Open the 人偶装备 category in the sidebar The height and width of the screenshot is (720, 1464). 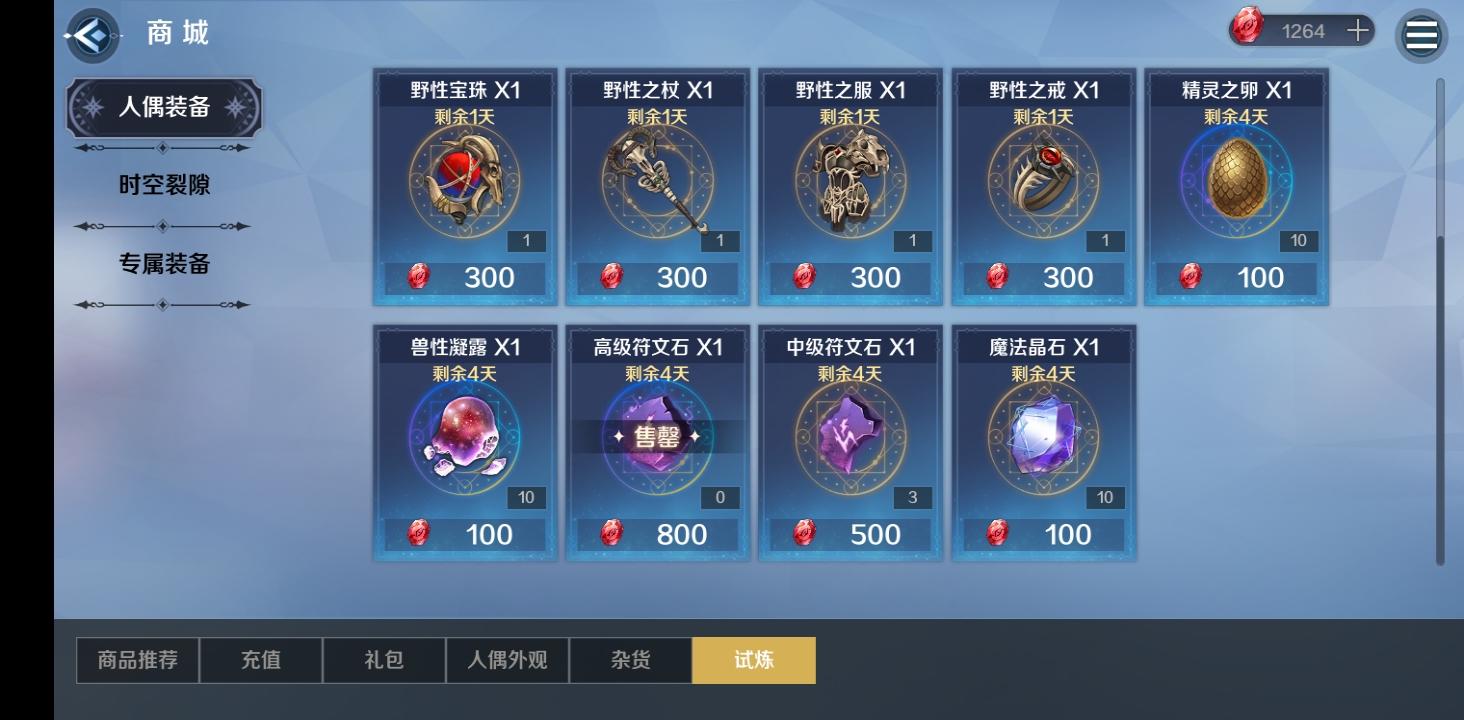coord(162,108)
